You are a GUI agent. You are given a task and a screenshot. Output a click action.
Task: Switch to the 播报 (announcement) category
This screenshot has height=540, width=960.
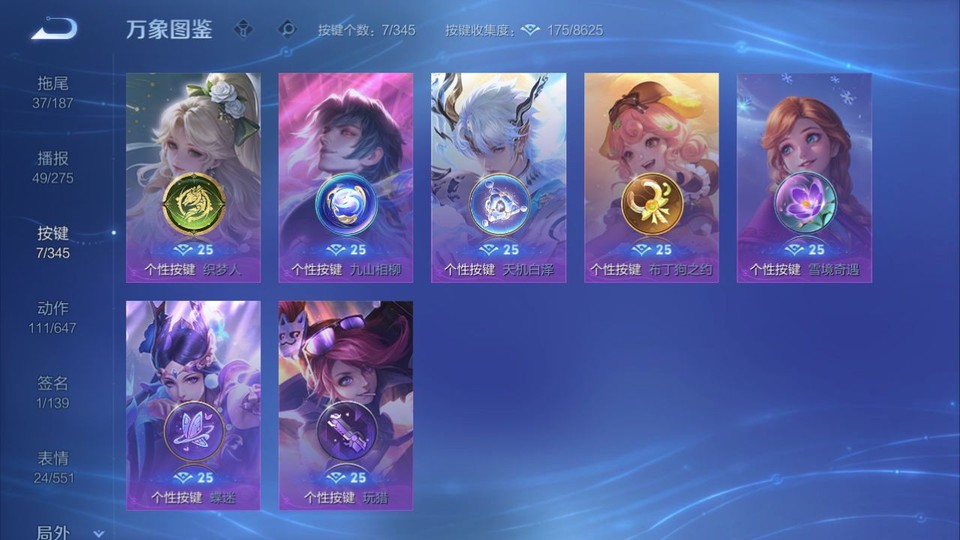[54, 167]
